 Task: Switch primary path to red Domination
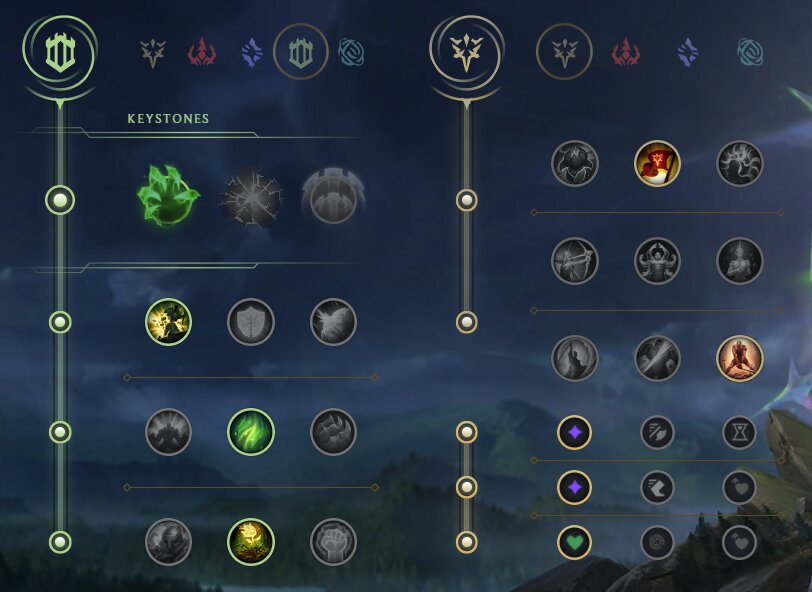click(203, 51)
